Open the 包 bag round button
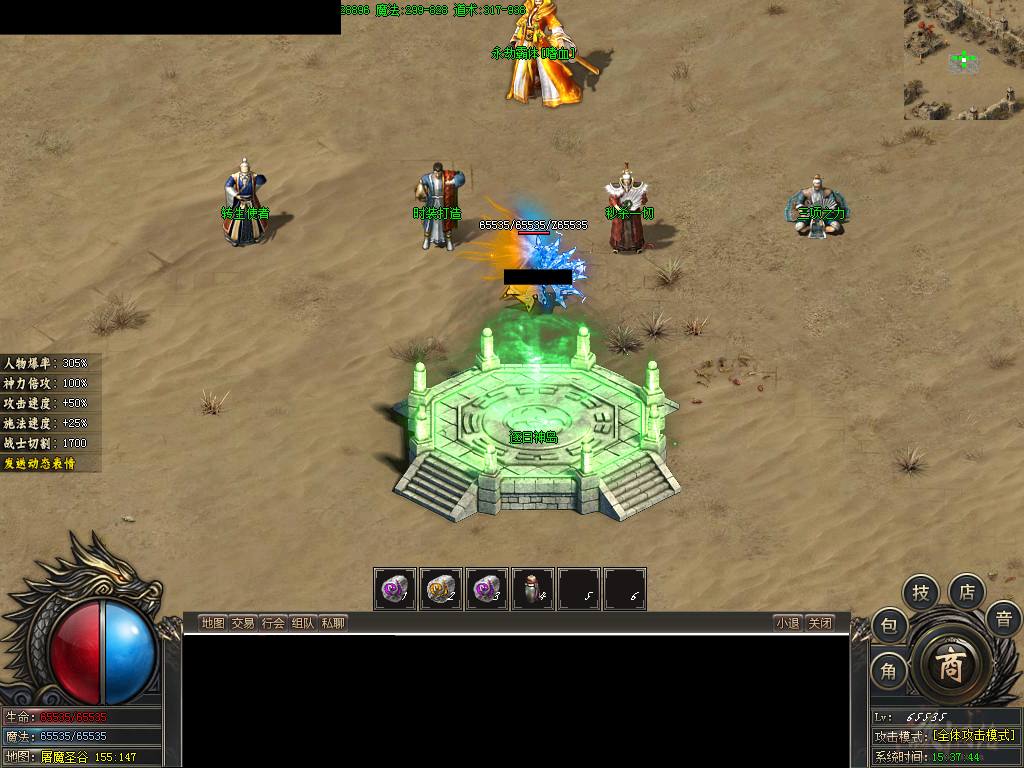The image size is (1024, 768). coord(889,627)
